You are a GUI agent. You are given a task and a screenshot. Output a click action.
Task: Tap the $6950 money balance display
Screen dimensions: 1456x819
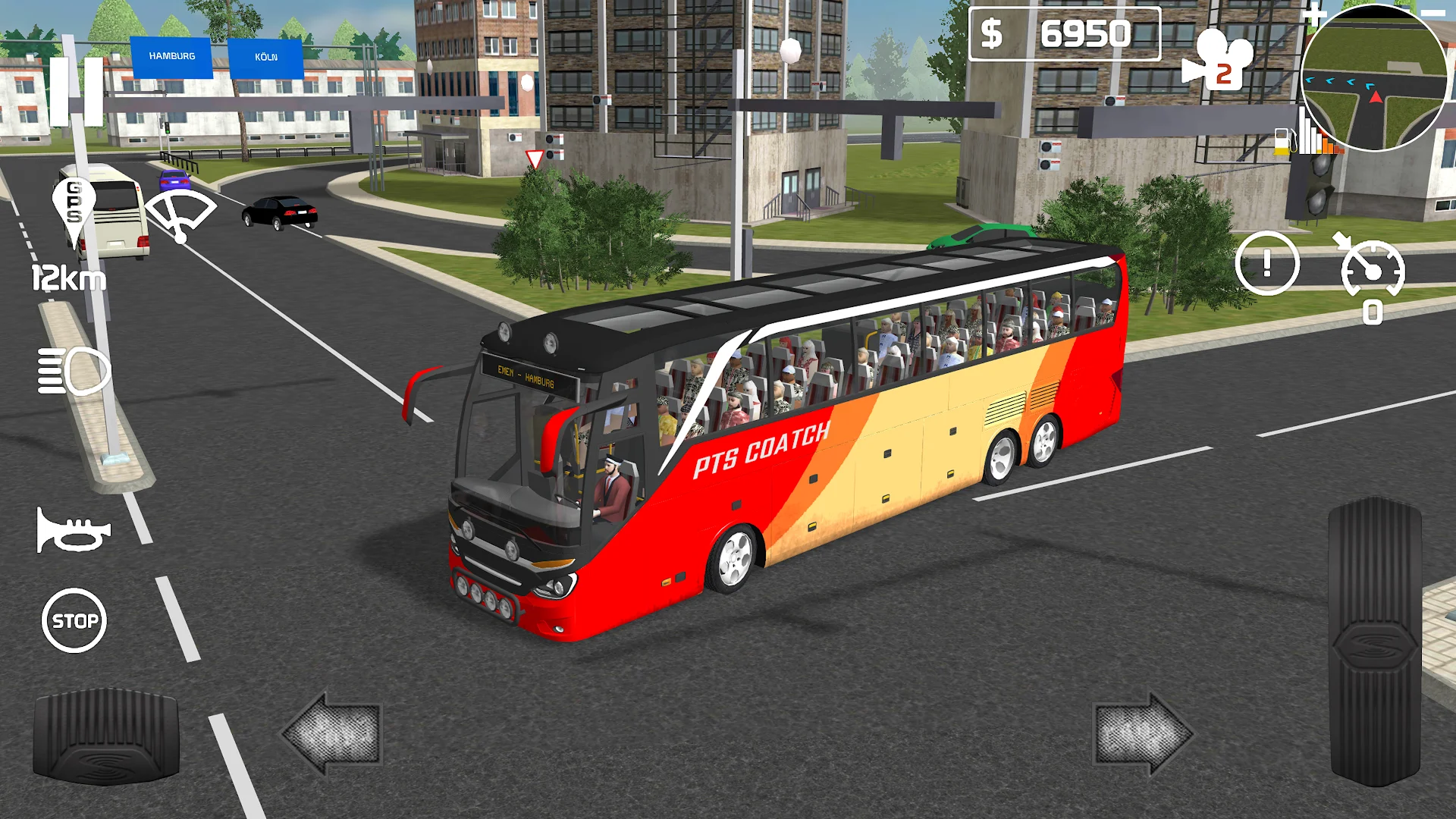click(x=1065, y=33)
